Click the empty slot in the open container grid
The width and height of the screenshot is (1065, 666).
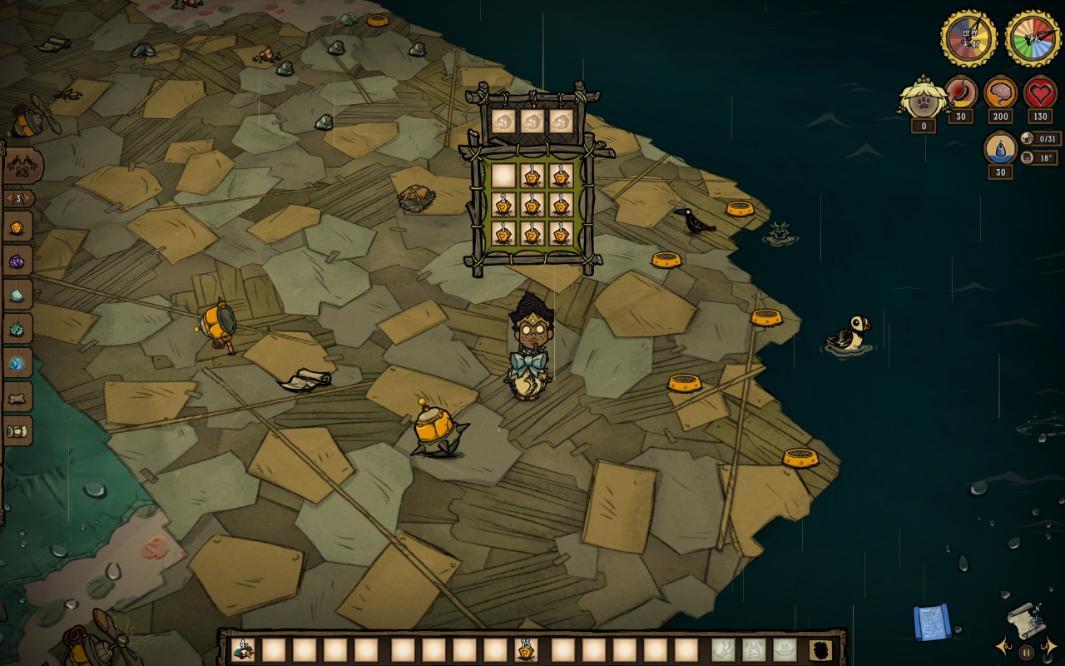tap(503, 177)
